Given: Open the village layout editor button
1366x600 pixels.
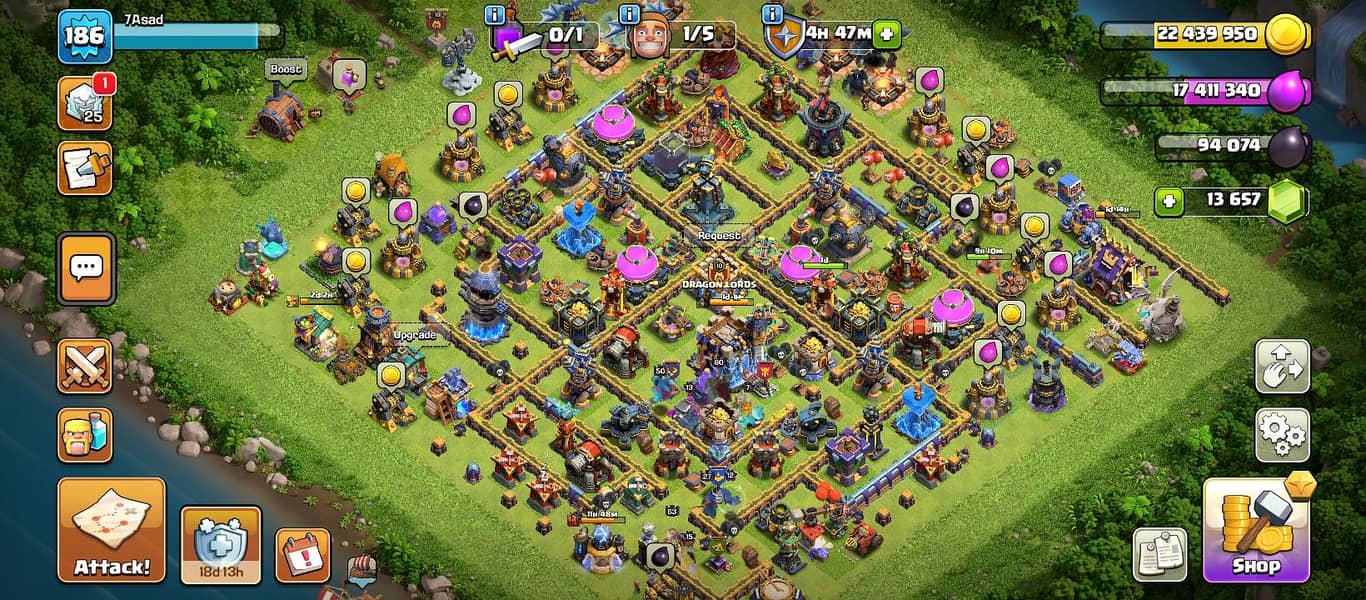Looking at the screenshot, I should point(1282,367).
